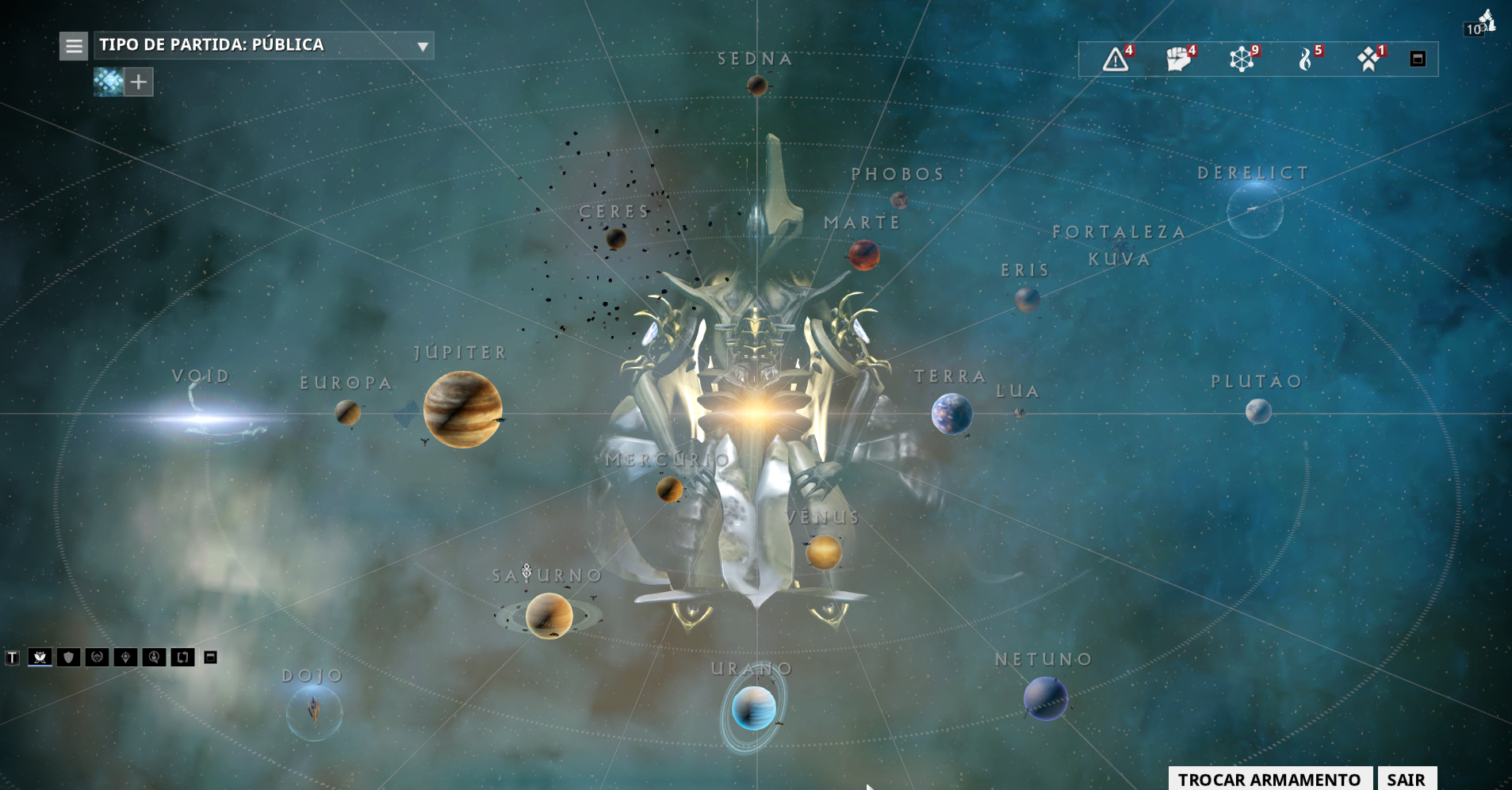View active invasions with the fist icon
Image resolution: width=1512 pixels, height=790 pixels.
[1177, 60]
